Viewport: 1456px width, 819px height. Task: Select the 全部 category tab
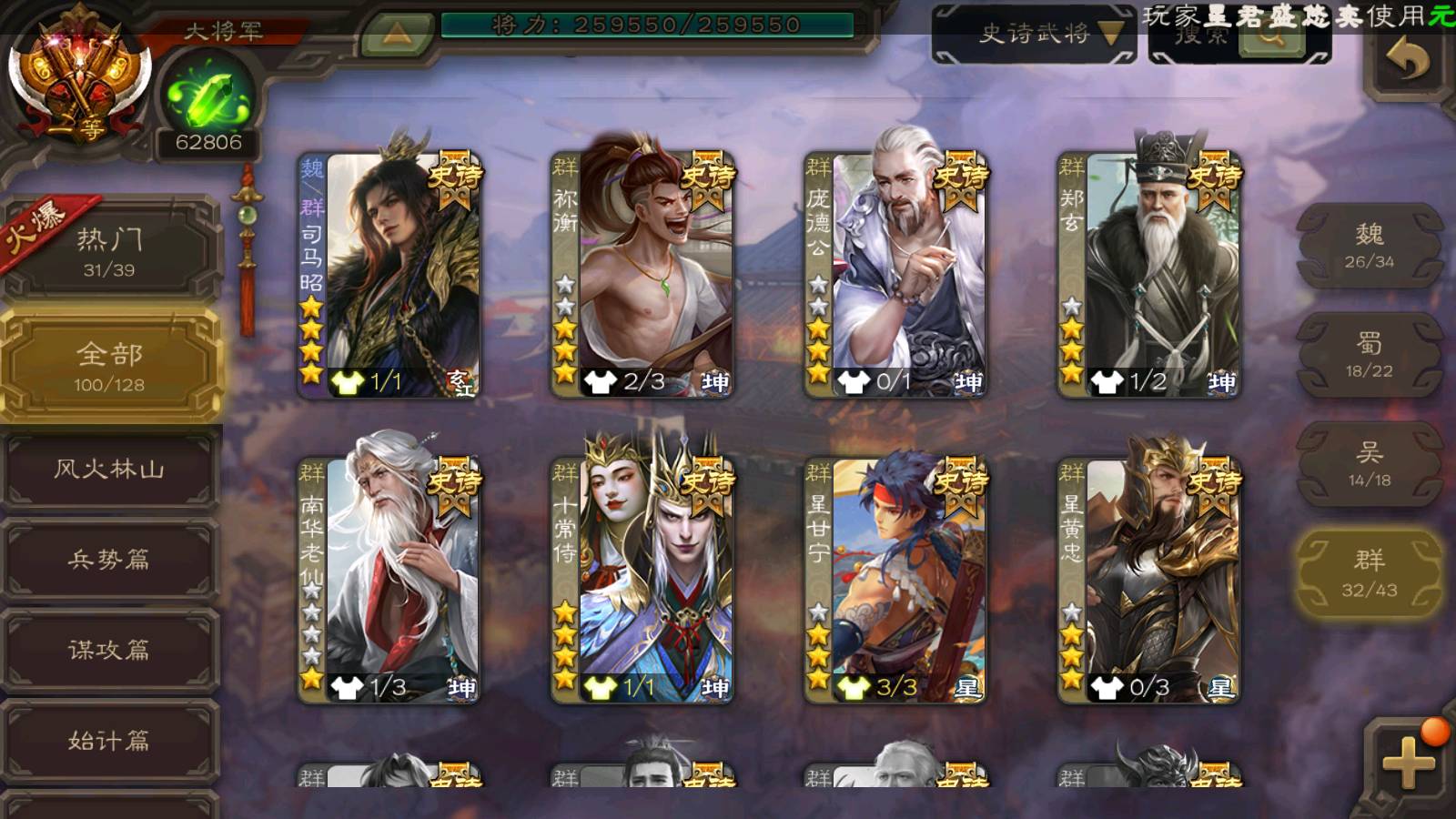(x=109, y=366)
